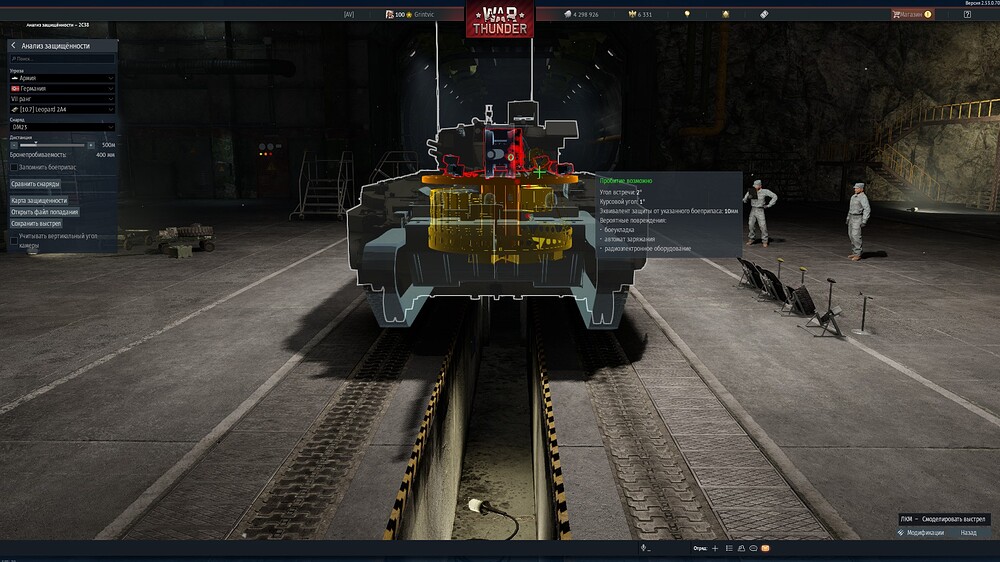Open Карта защищённости
1000x562 pixels.
click(39, 201)
